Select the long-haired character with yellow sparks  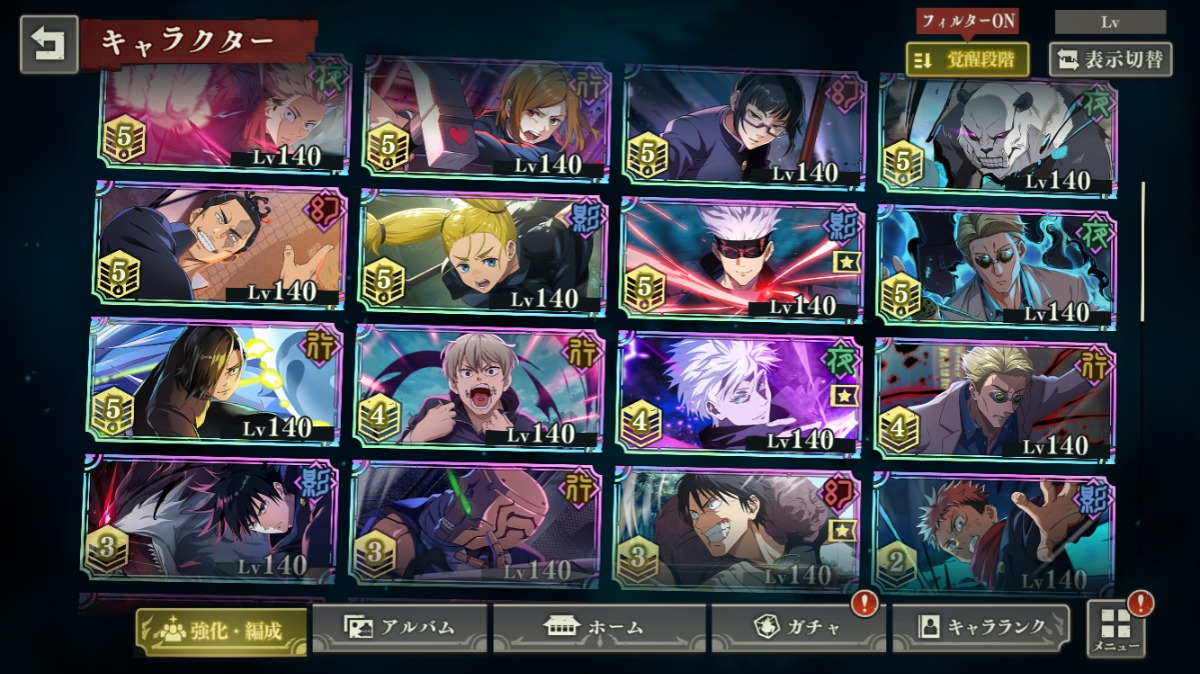pyautogui.click(x=215, y=382)
